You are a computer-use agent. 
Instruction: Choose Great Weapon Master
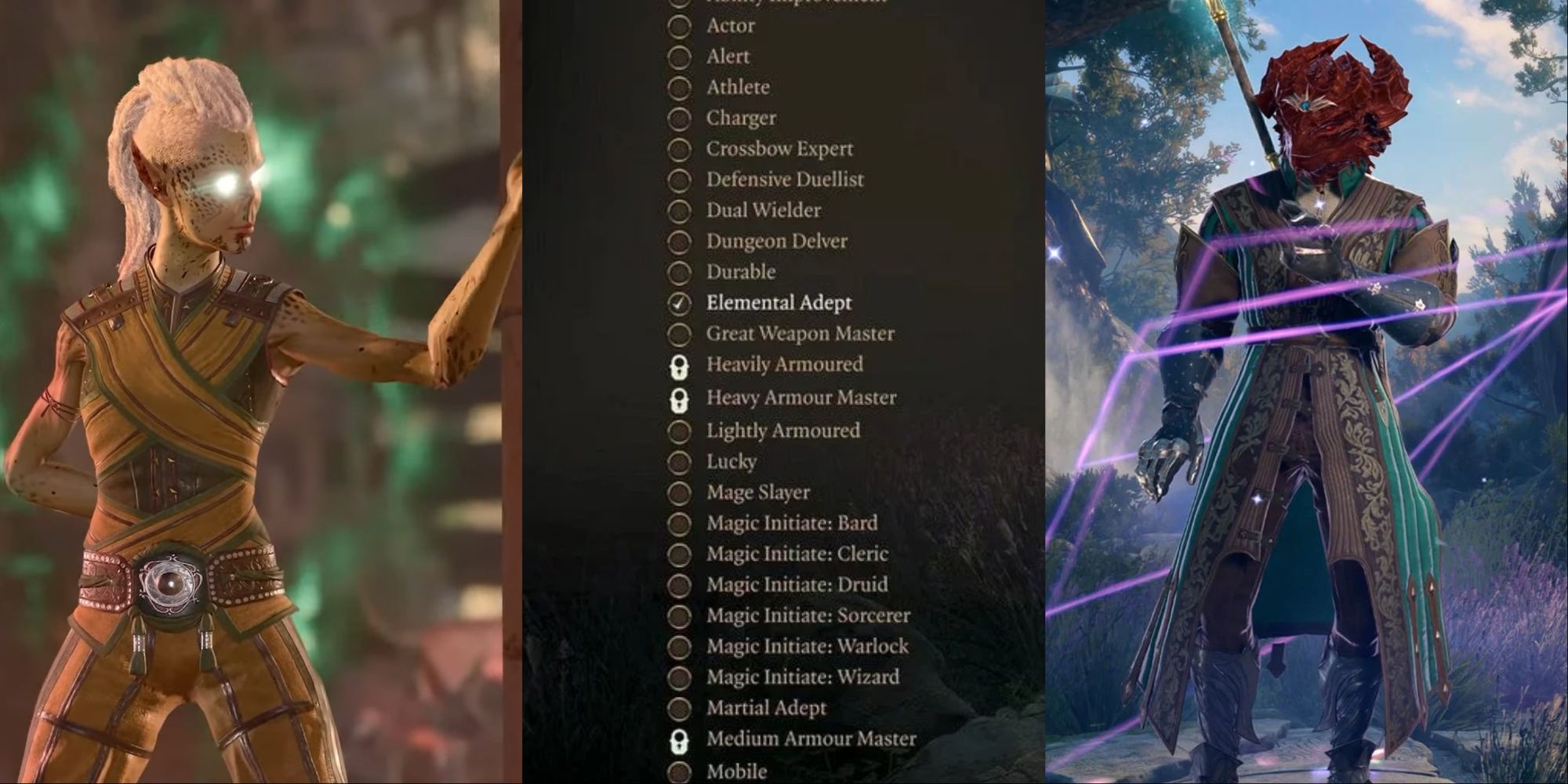tap(678, 334)
